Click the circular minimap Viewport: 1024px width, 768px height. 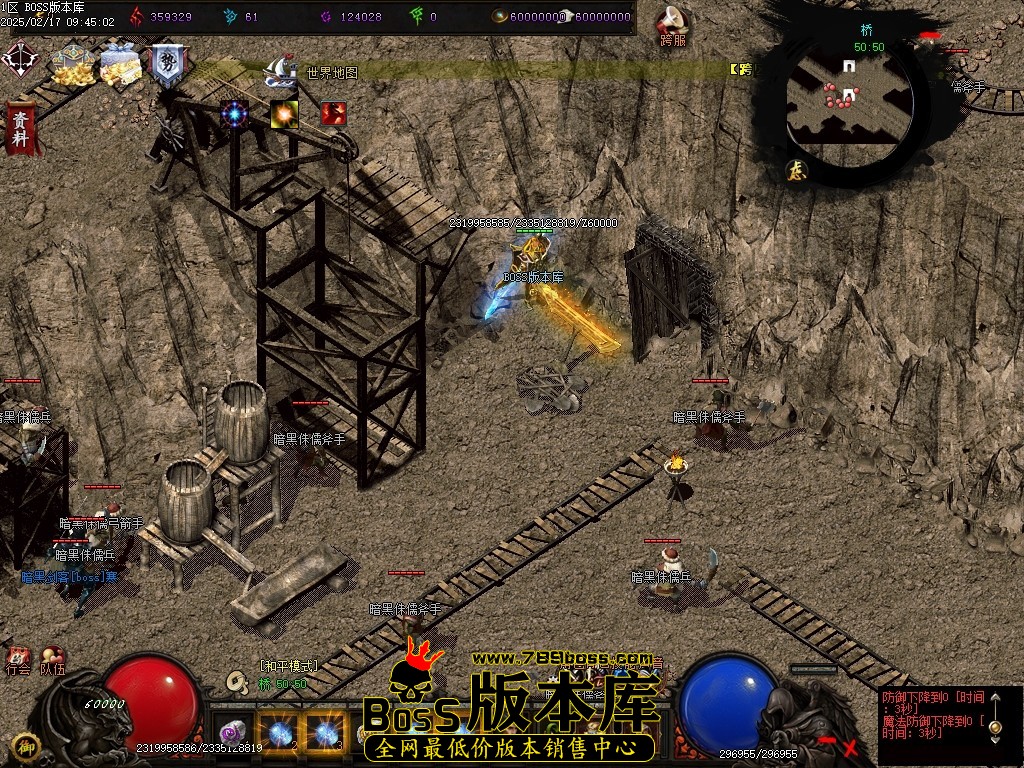(850, 98)
